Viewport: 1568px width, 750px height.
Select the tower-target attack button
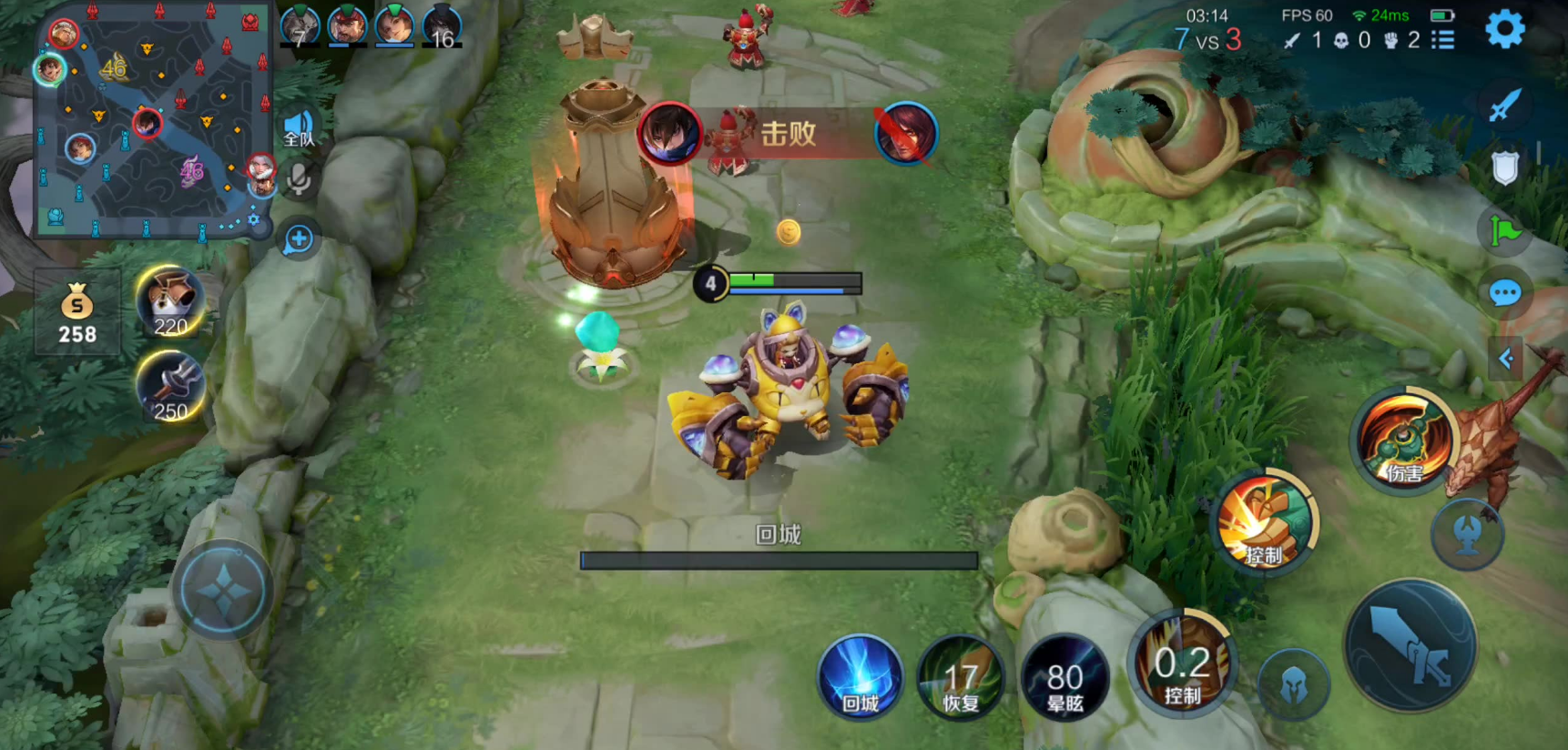[x=1466, y=534]
